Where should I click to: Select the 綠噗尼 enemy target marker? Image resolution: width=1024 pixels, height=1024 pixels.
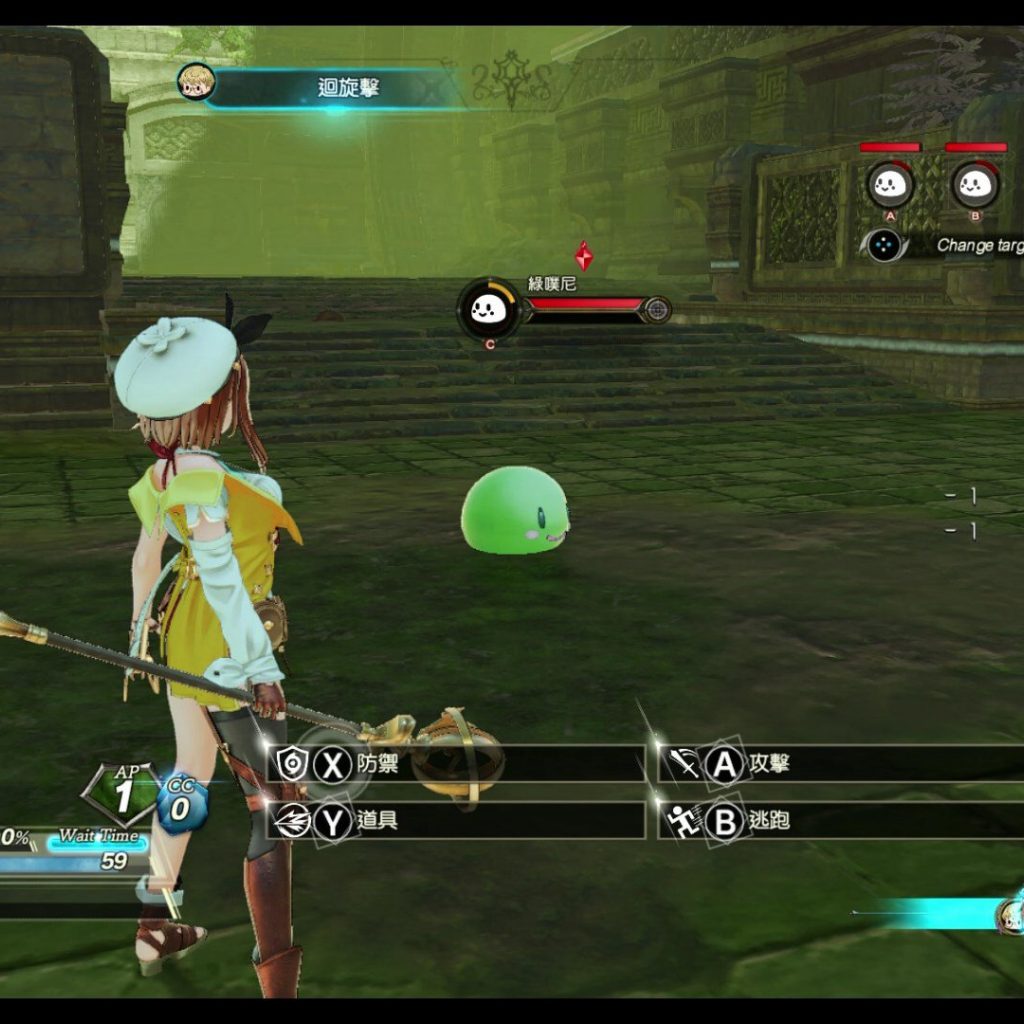coord(489,309)
